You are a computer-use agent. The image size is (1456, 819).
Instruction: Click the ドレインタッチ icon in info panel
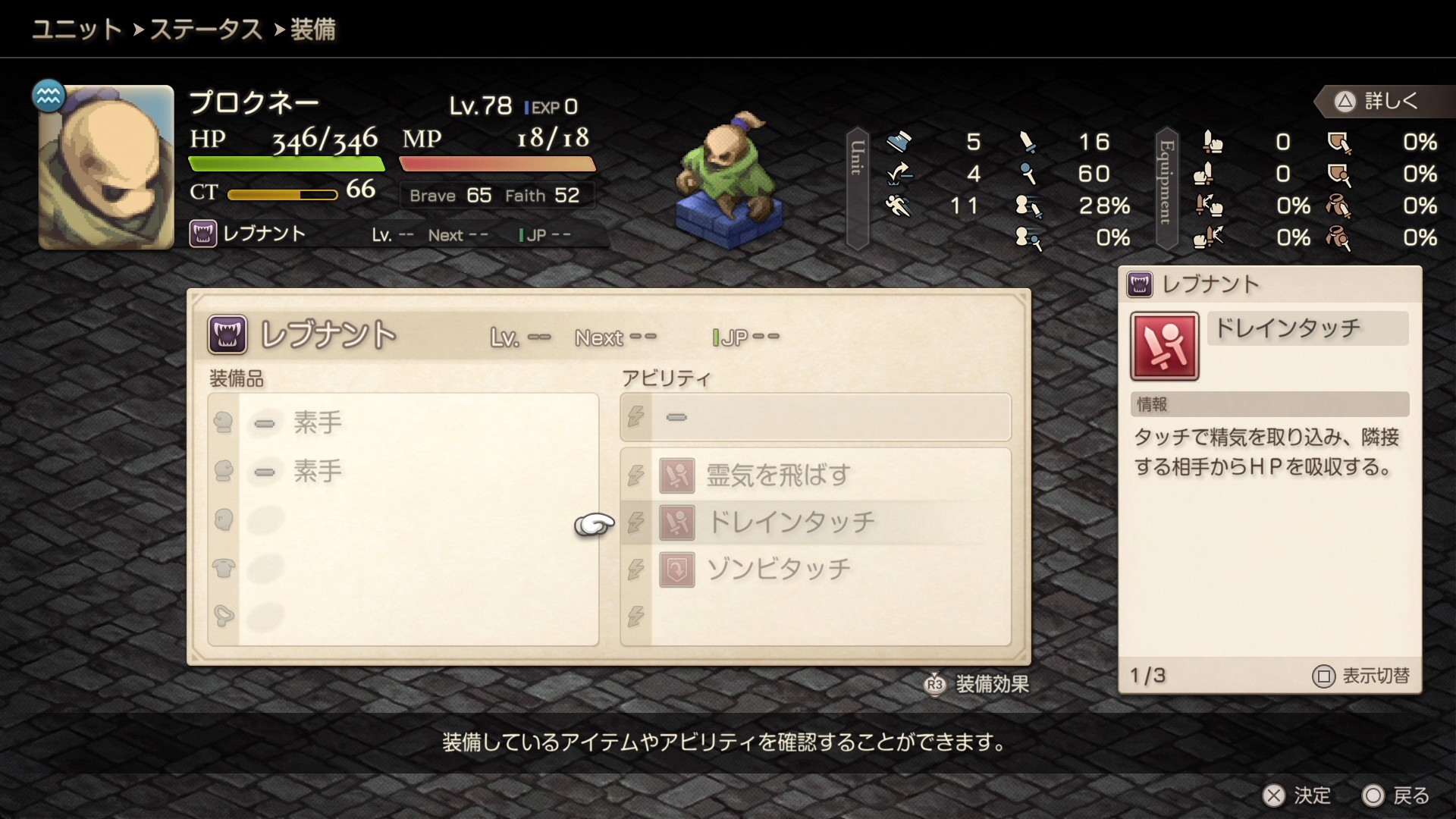point(1164,346)
